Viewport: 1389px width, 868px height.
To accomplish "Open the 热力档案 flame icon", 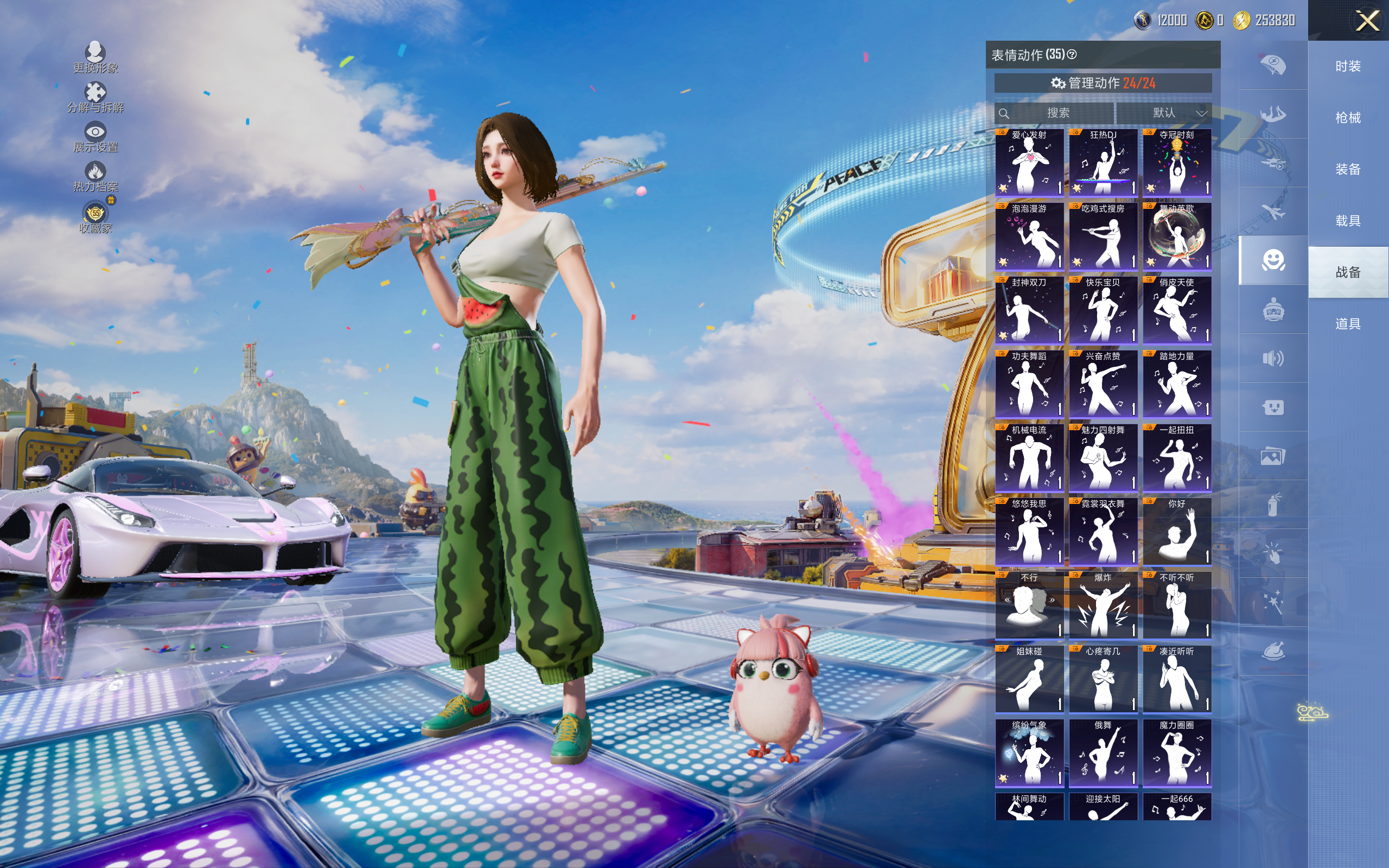I will point(95,176).
